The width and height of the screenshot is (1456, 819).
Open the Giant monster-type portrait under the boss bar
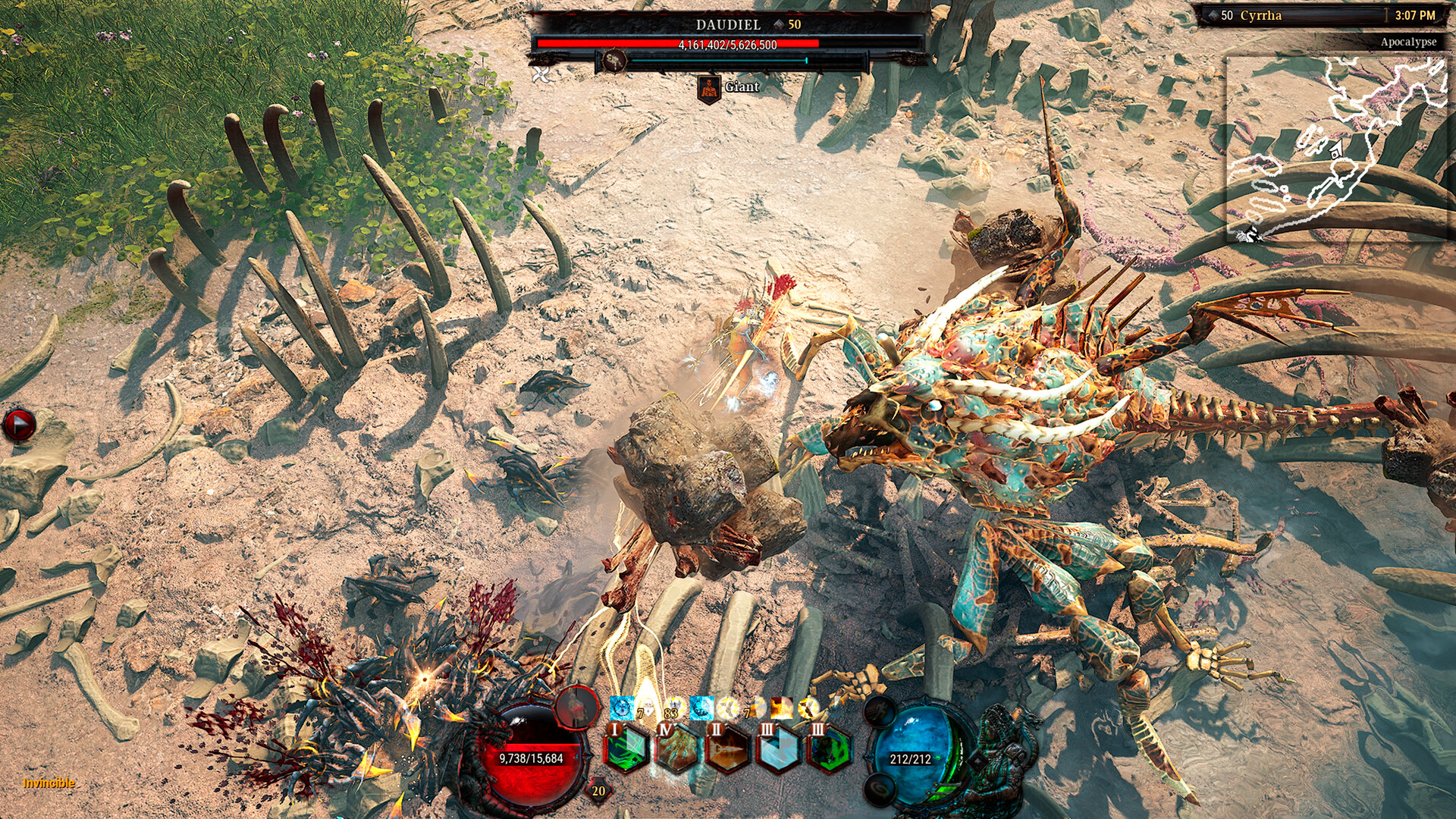click(710, 88)
